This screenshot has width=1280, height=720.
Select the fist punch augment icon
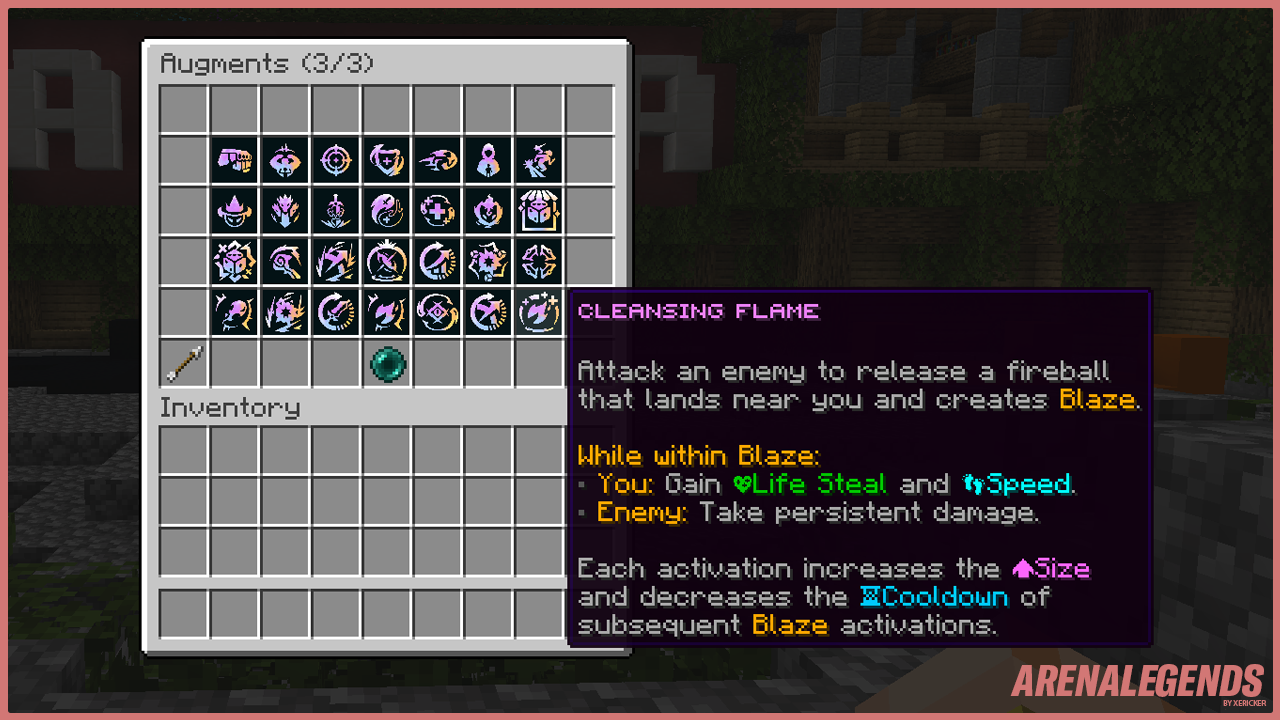click(x=233, y=159)
